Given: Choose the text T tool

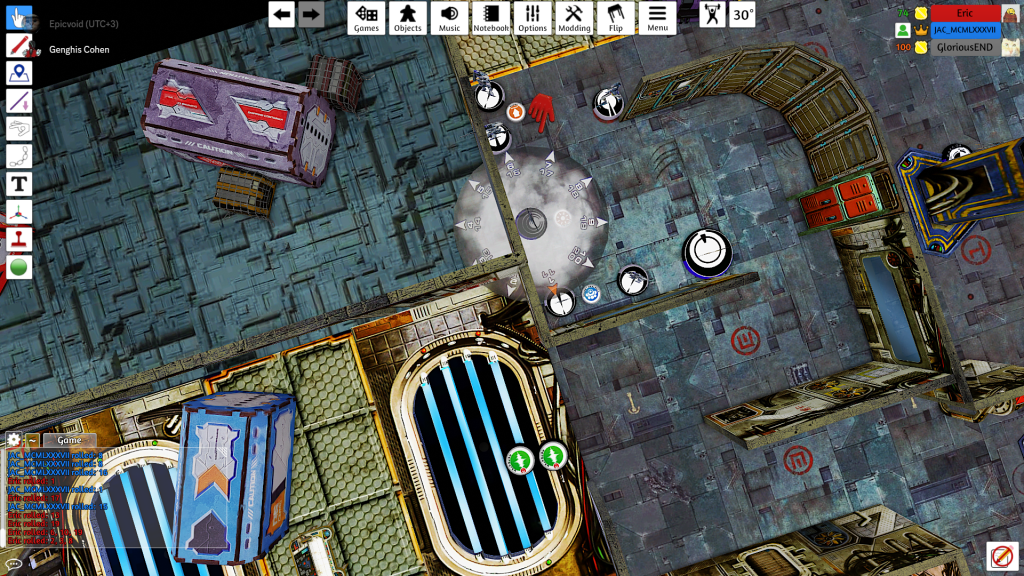Looking at the screenshot, I should pos(19,184).
